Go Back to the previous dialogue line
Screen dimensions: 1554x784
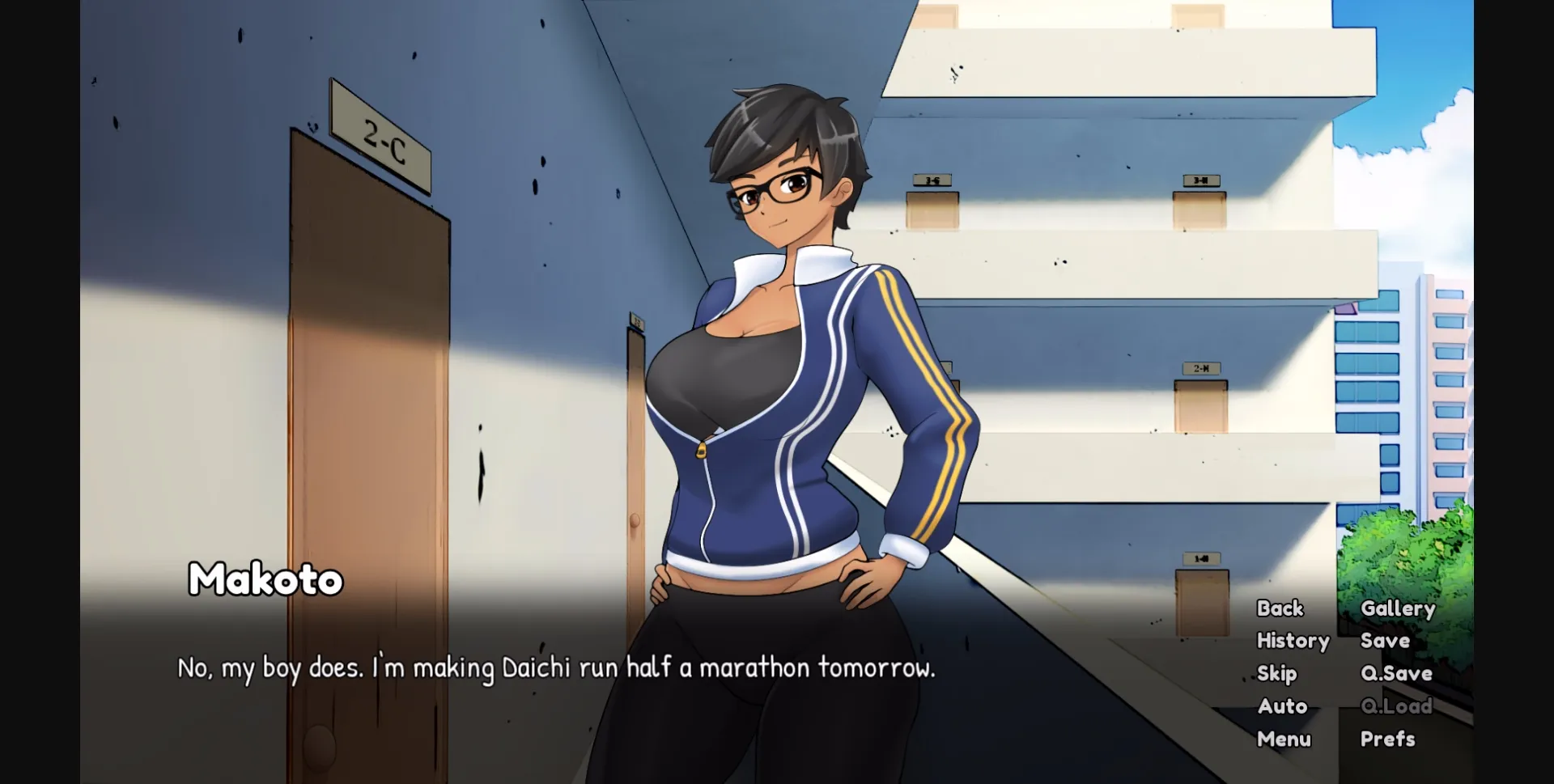click(x=1279, y=608)
